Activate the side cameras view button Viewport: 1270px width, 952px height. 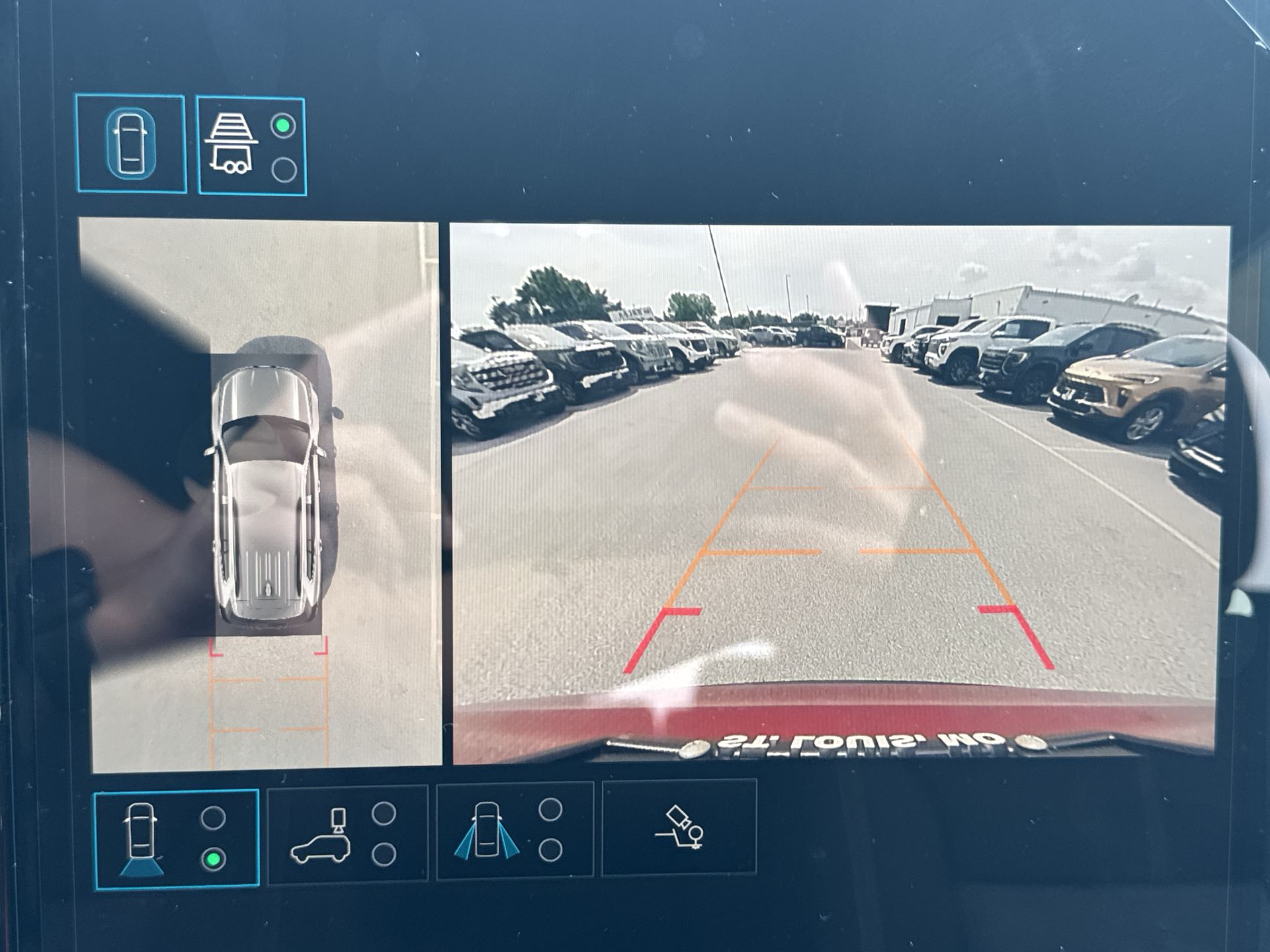coord(515,830)
